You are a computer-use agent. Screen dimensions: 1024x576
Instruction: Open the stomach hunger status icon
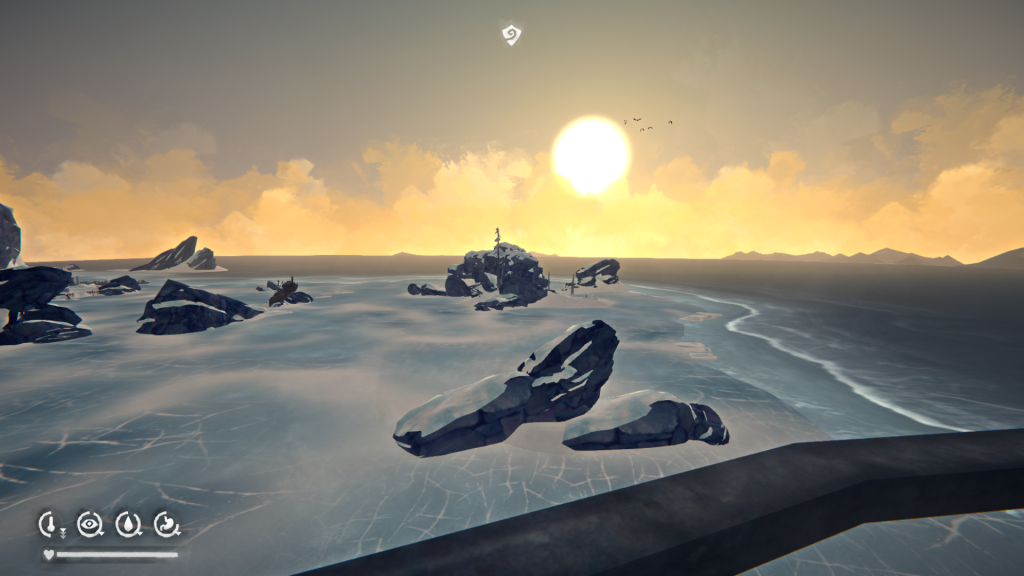pos(166,523)
